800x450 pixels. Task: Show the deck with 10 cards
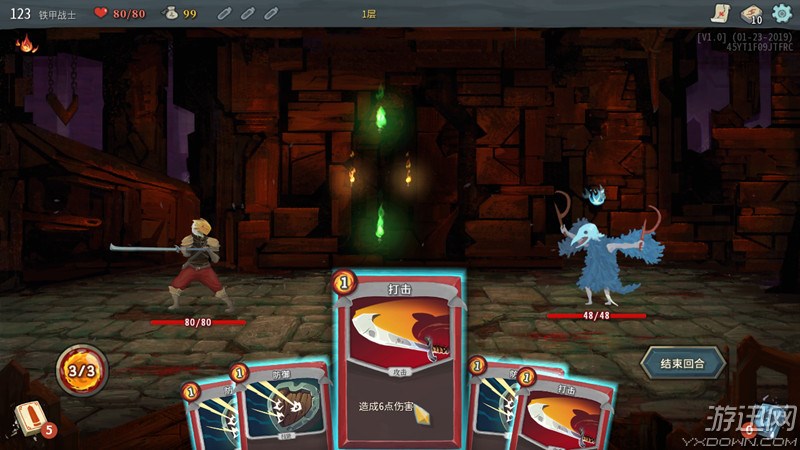point(750,13)
